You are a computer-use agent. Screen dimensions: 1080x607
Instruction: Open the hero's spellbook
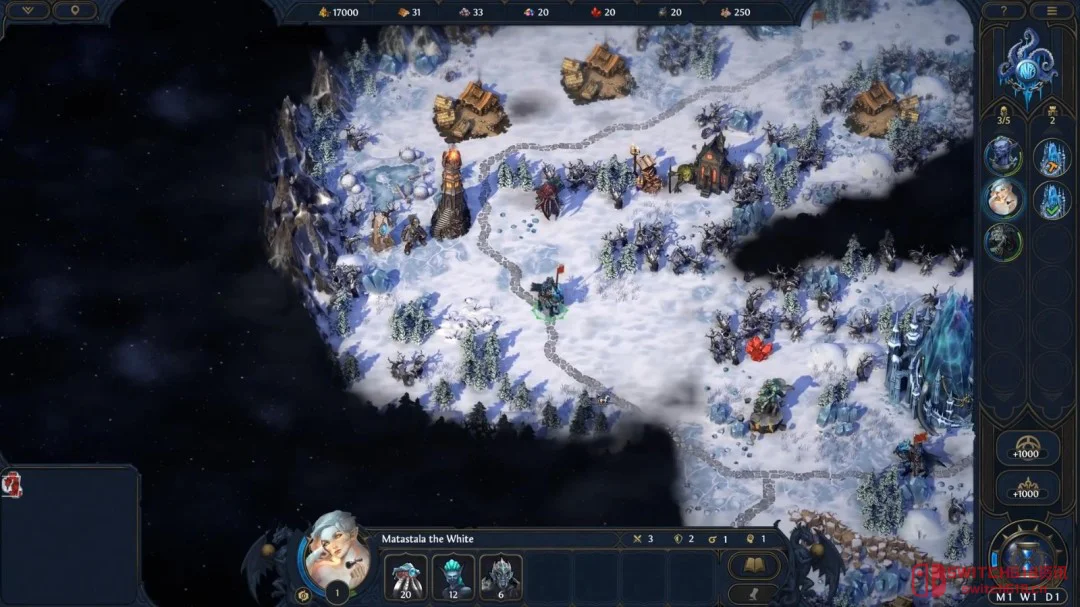click(x=753, y=565)
